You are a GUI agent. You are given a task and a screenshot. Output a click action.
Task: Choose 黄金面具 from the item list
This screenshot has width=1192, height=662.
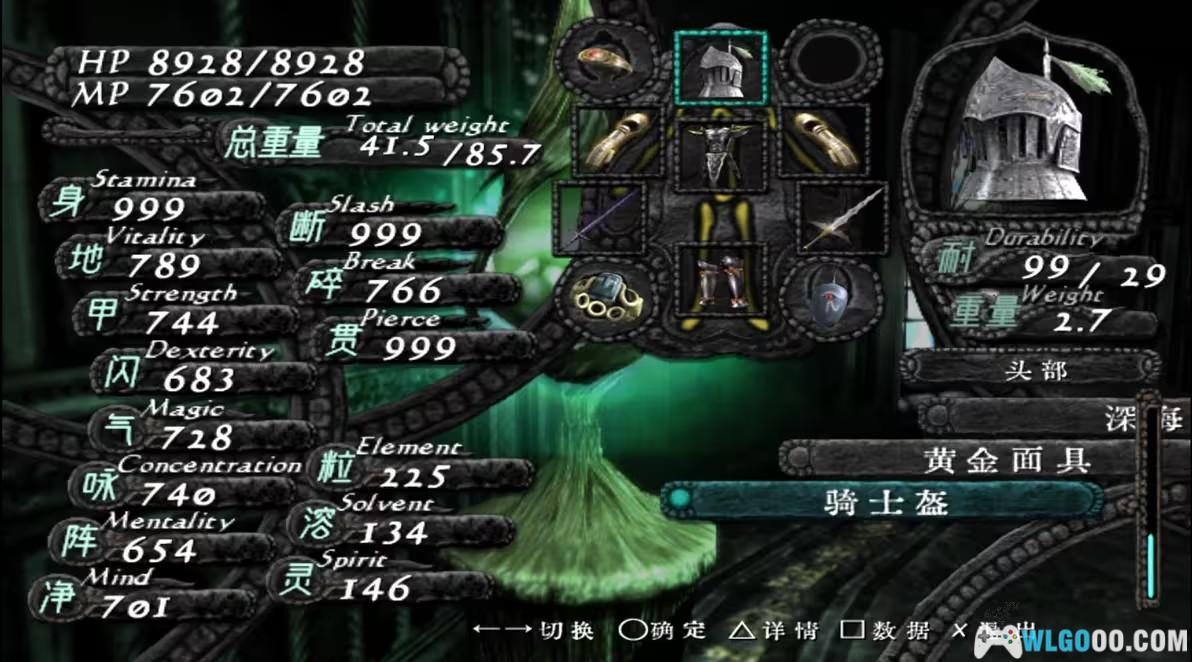point(963,460)
